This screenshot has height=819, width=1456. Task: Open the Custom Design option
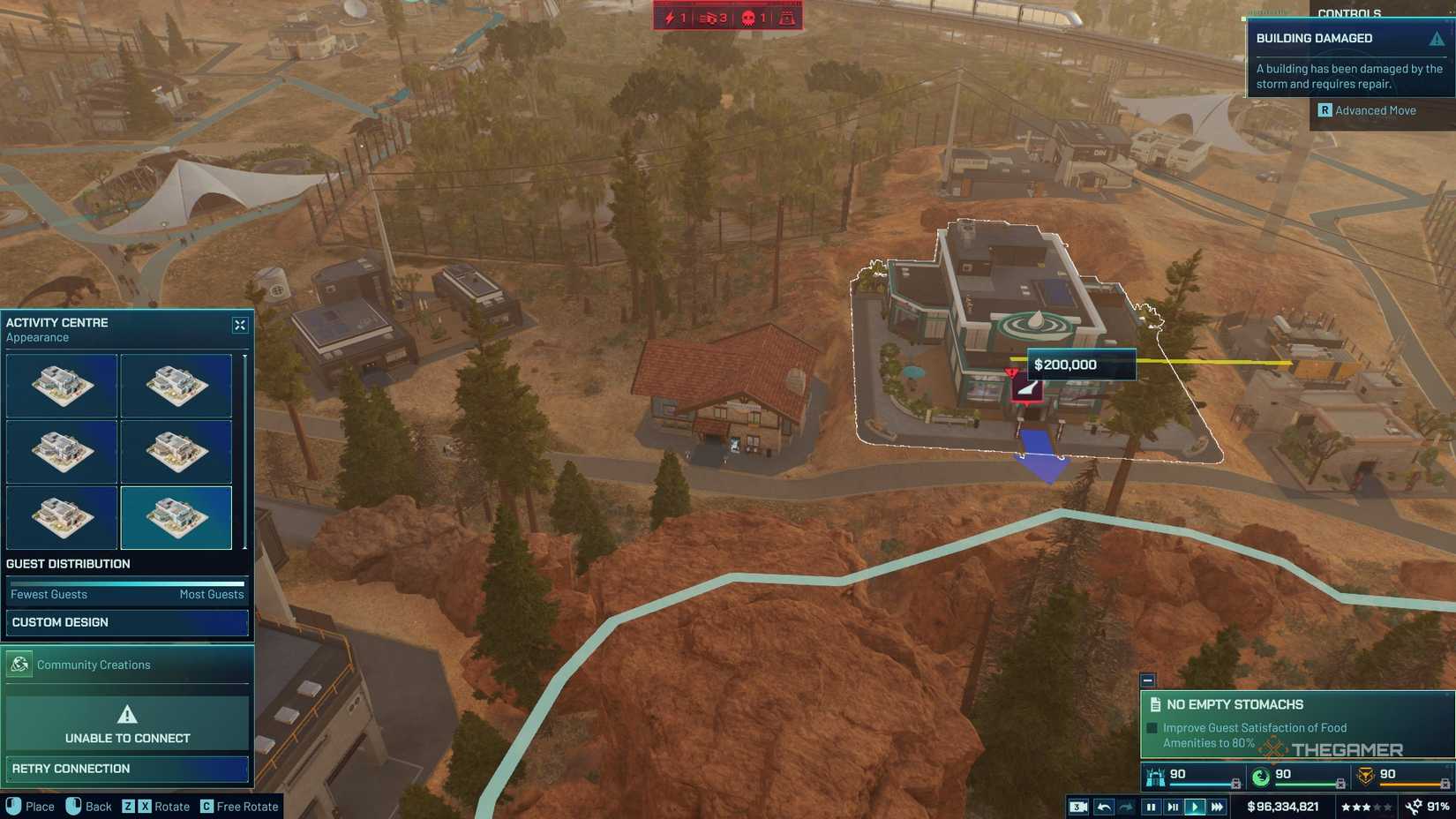(126, 623)
